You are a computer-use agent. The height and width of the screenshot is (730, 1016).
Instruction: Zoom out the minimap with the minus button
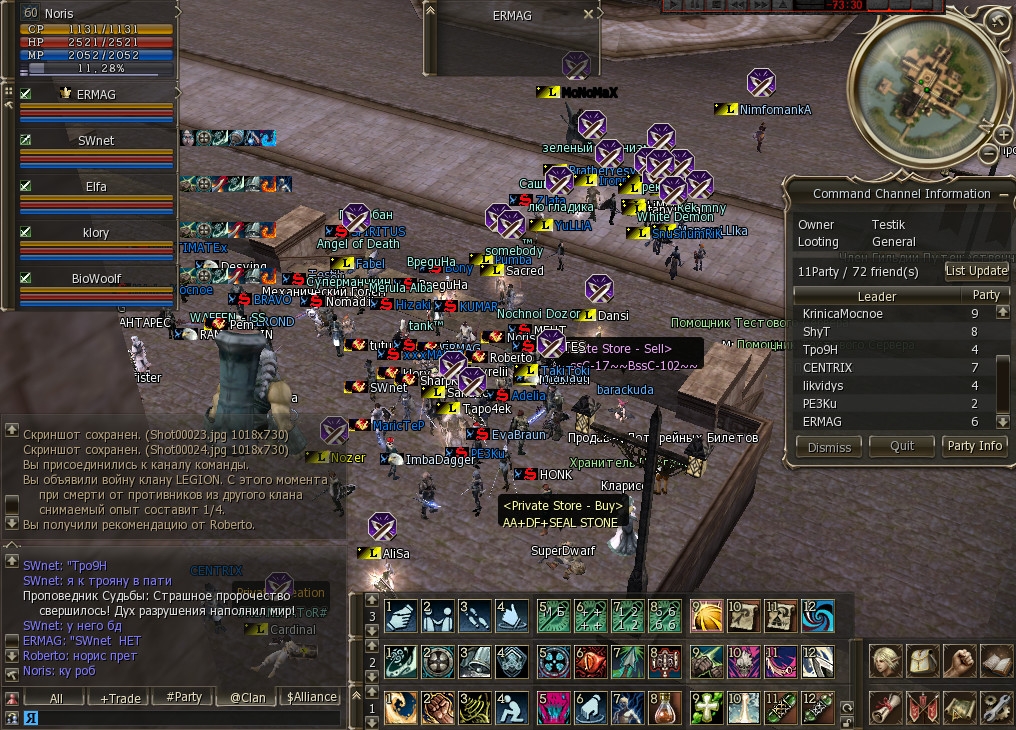point(990,153)
